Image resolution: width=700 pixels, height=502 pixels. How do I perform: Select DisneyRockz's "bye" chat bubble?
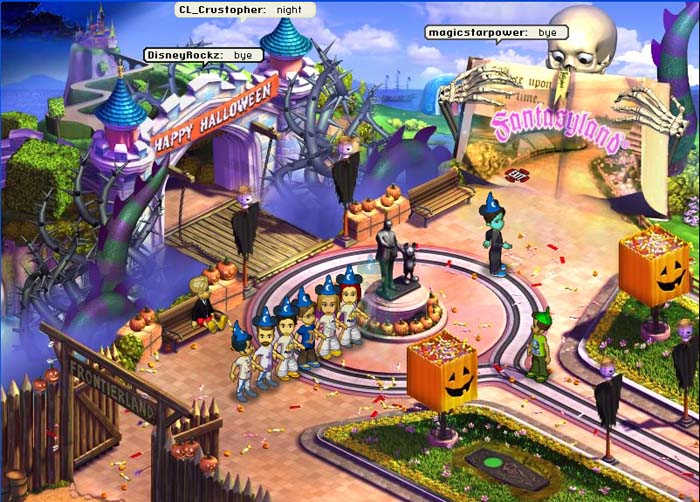click(204, 54)
